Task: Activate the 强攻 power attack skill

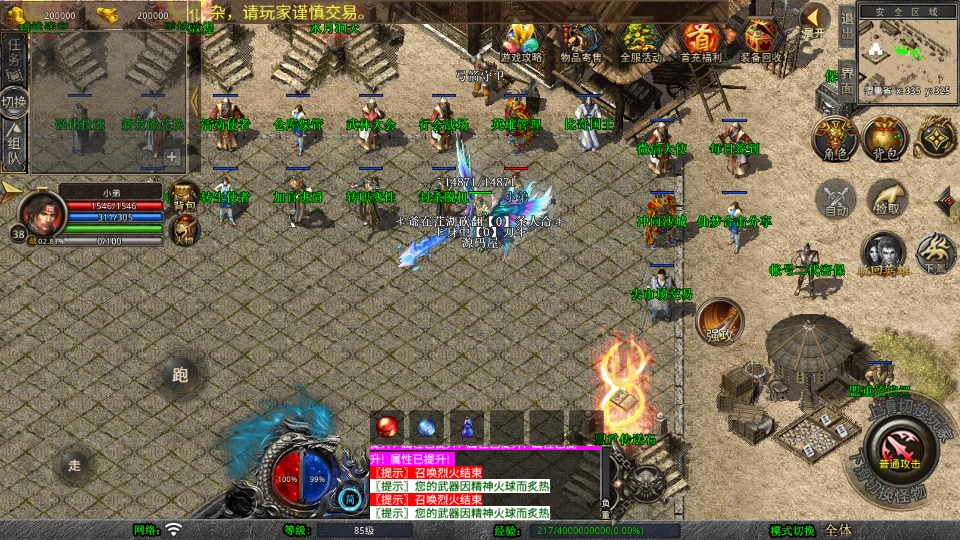Action: coord(719,321)
